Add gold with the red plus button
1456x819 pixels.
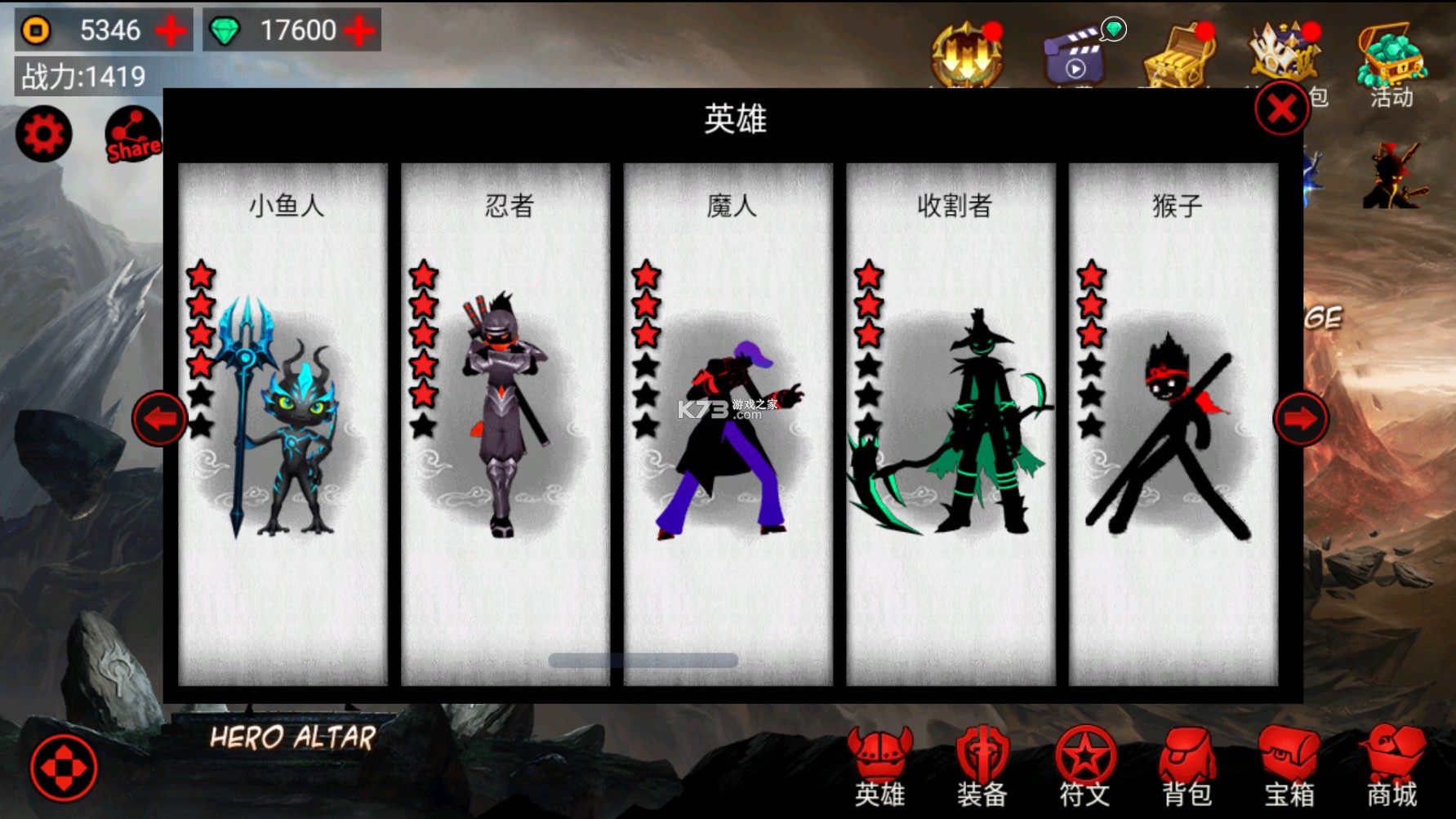(170, 29)
